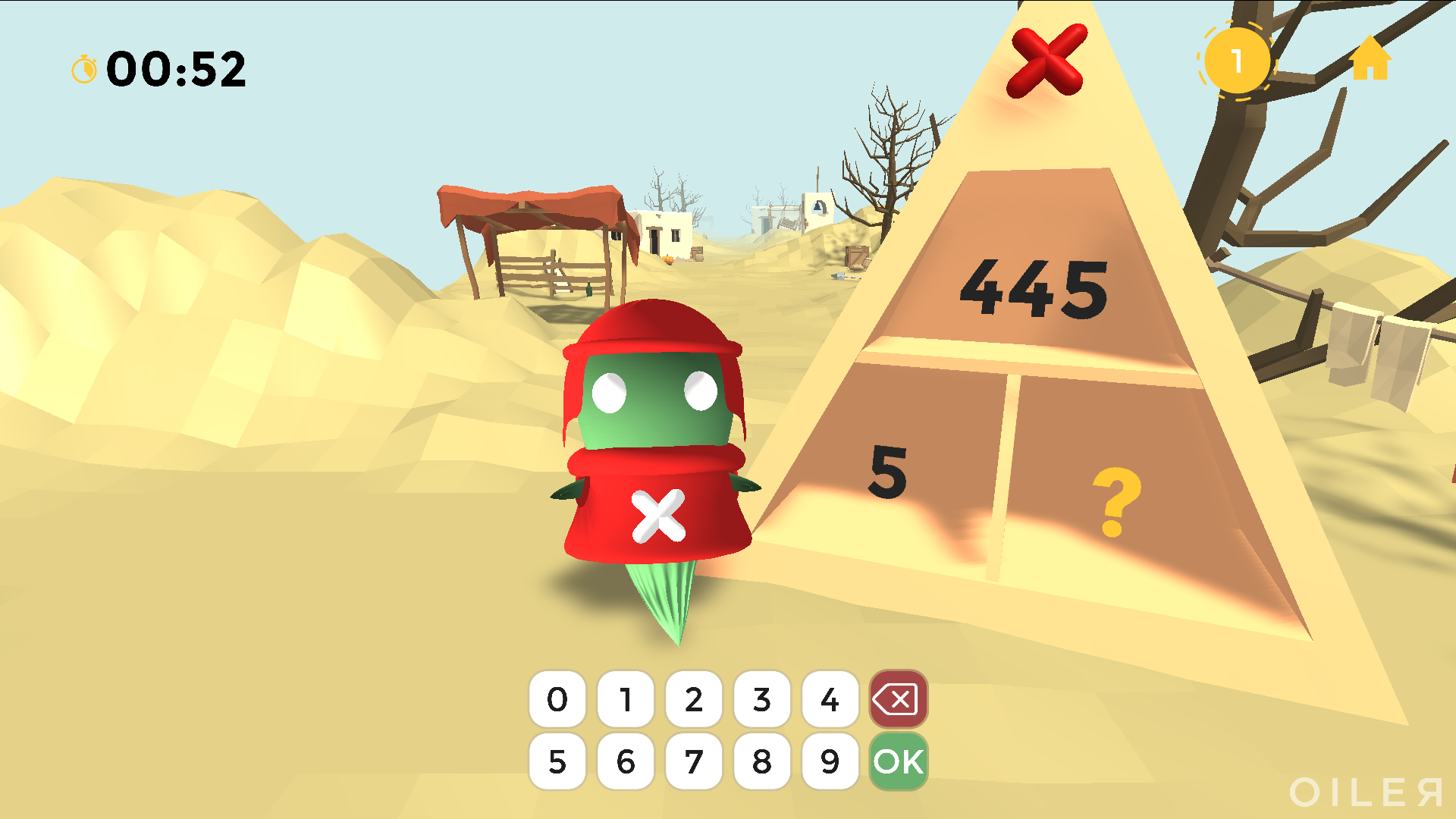The image size is (1456, 819).
Task: Select the 2 key
Action: 694,699
